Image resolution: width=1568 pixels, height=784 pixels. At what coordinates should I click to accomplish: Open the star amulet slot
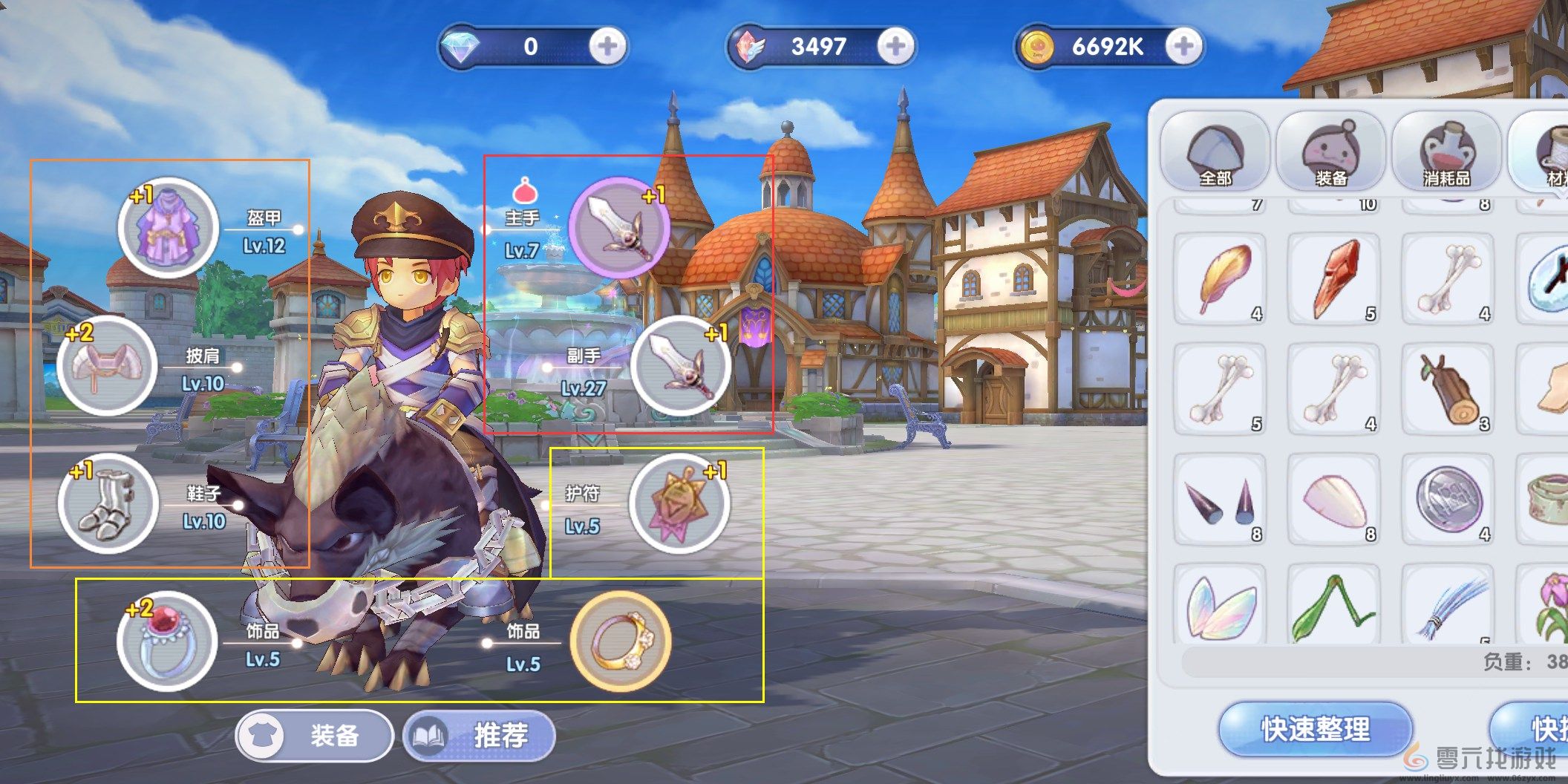click(679, 503)
